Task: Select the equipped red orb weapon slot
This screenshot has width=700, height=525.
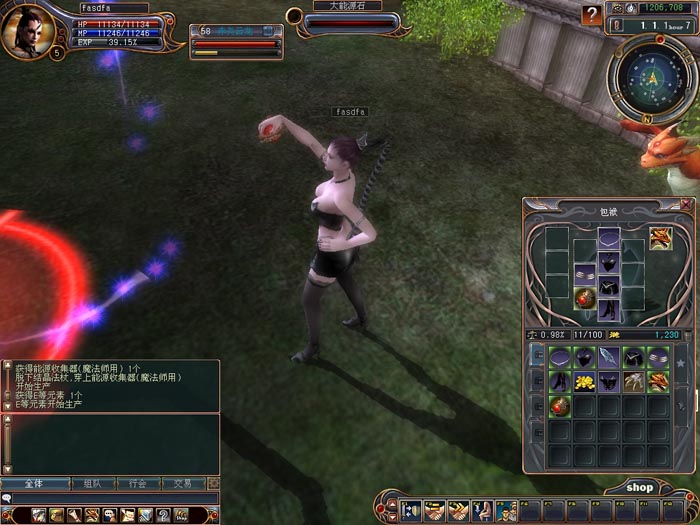Action: 584,297
